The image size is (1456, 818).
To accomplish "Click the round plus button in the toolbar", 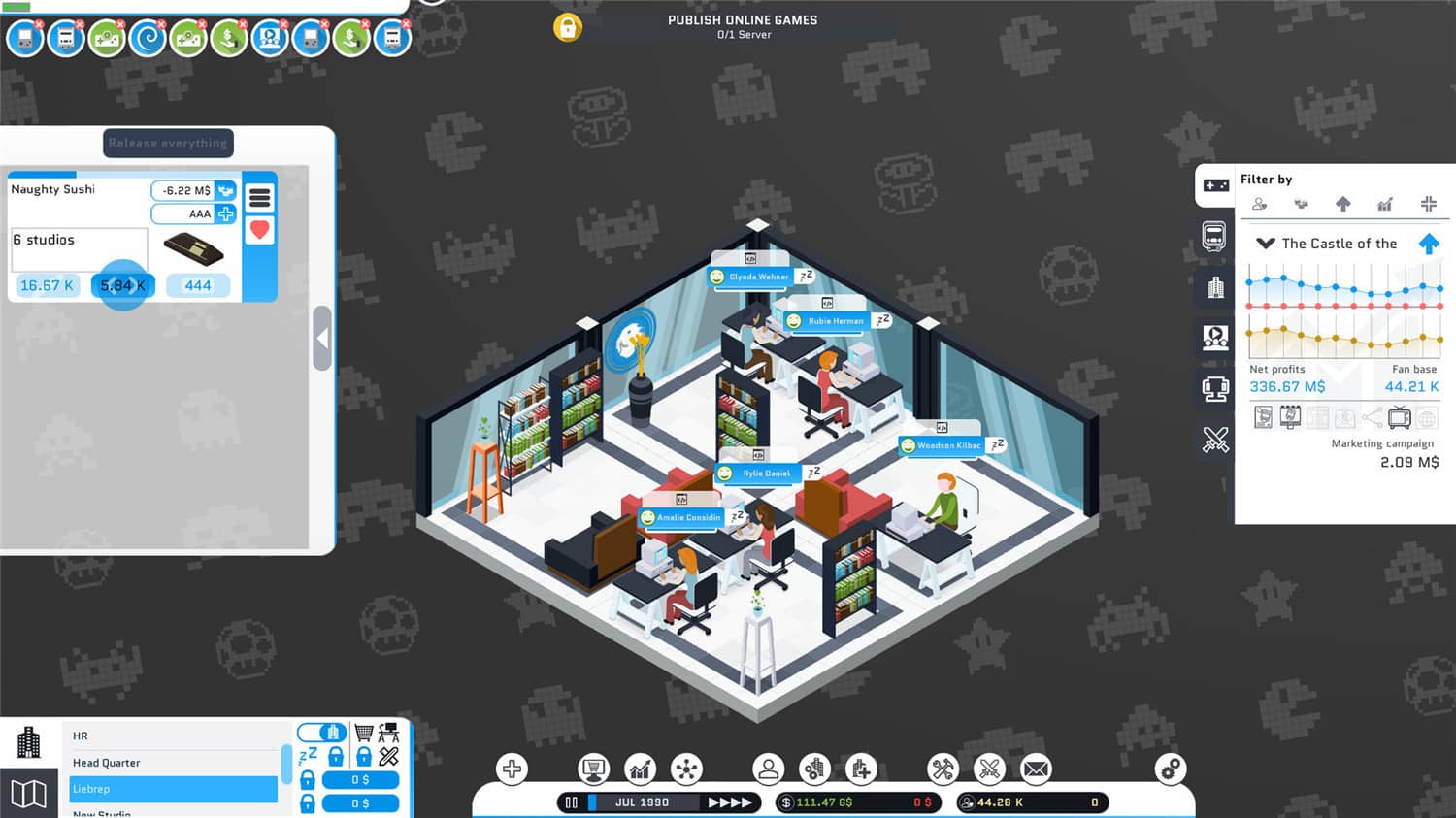I will 512,769.
